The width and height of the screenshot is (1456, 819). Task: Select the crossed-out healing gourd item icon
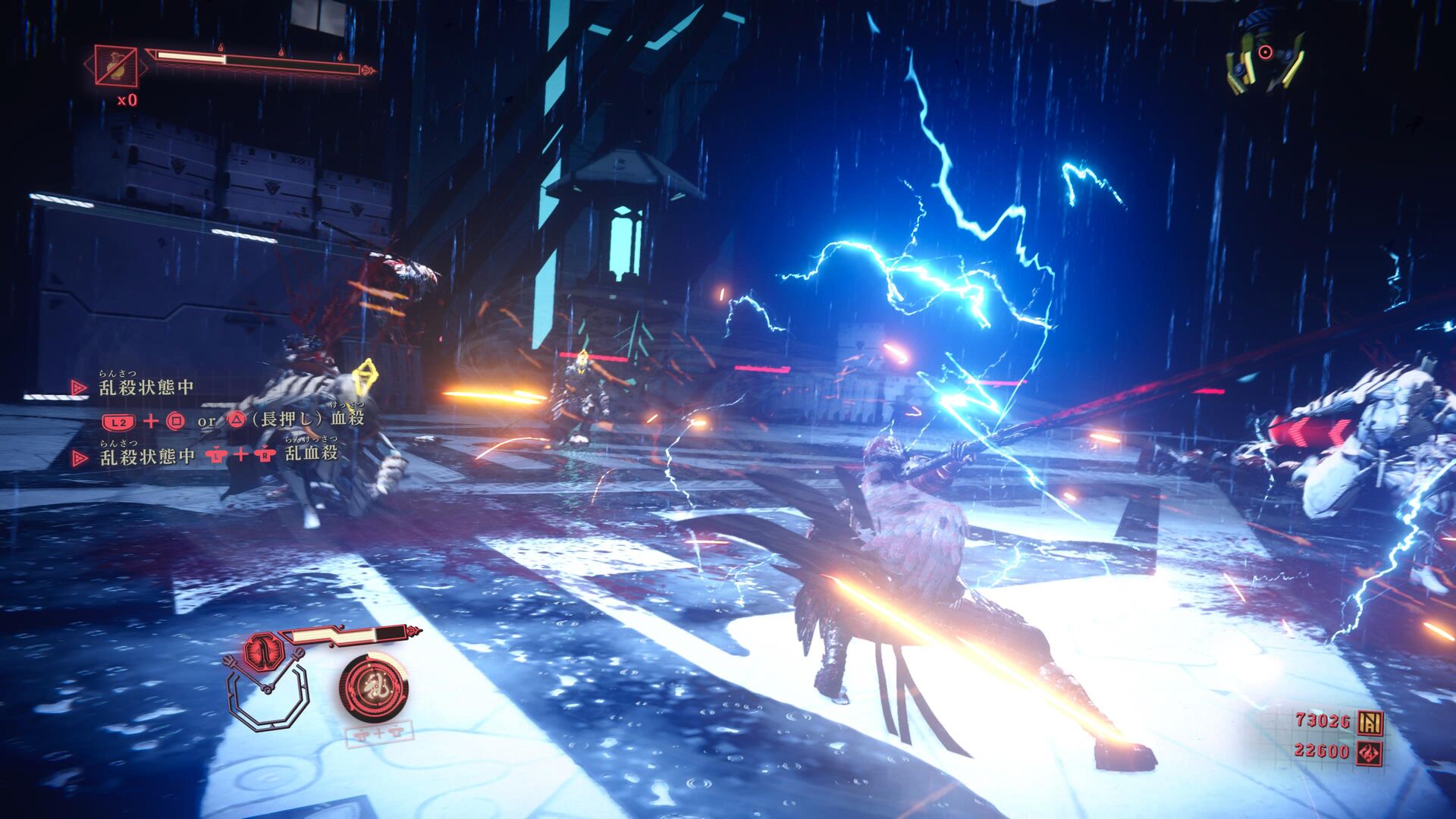pos(116,66)
